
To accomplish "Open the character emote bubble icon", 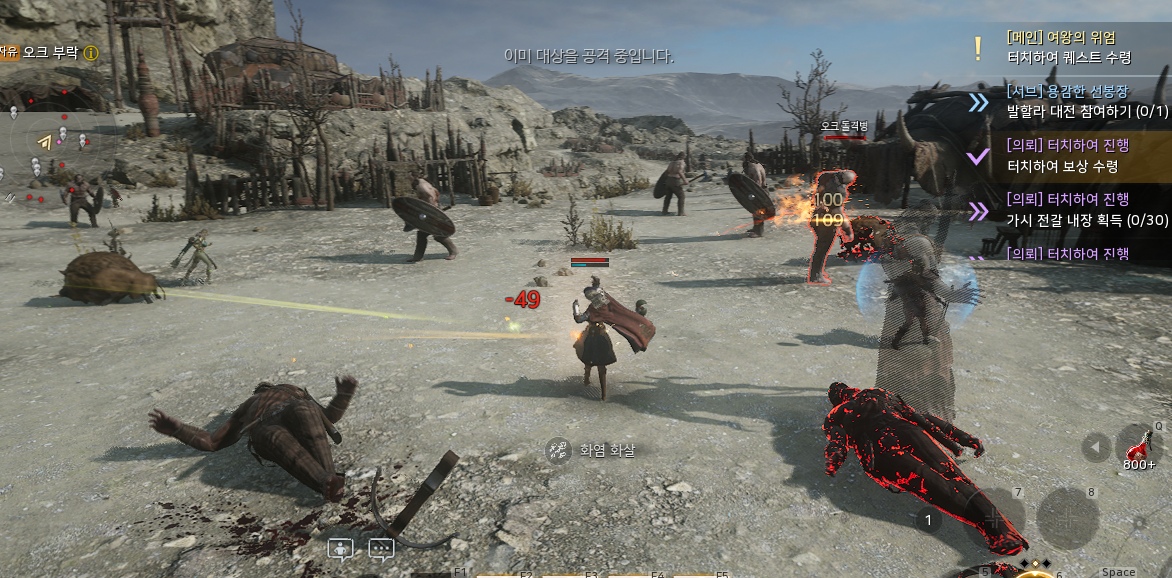I will tap(341, 549).
